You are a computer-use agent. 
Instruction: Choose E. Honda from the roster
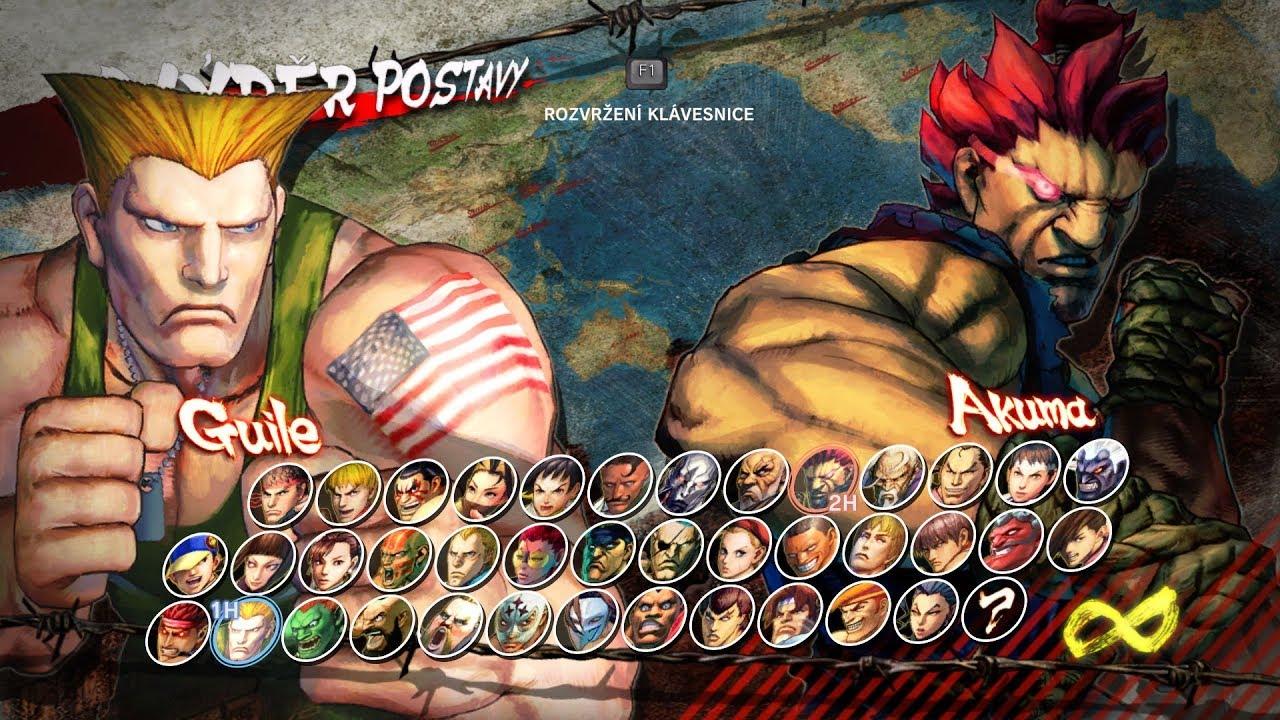click(x=416, y=490)
